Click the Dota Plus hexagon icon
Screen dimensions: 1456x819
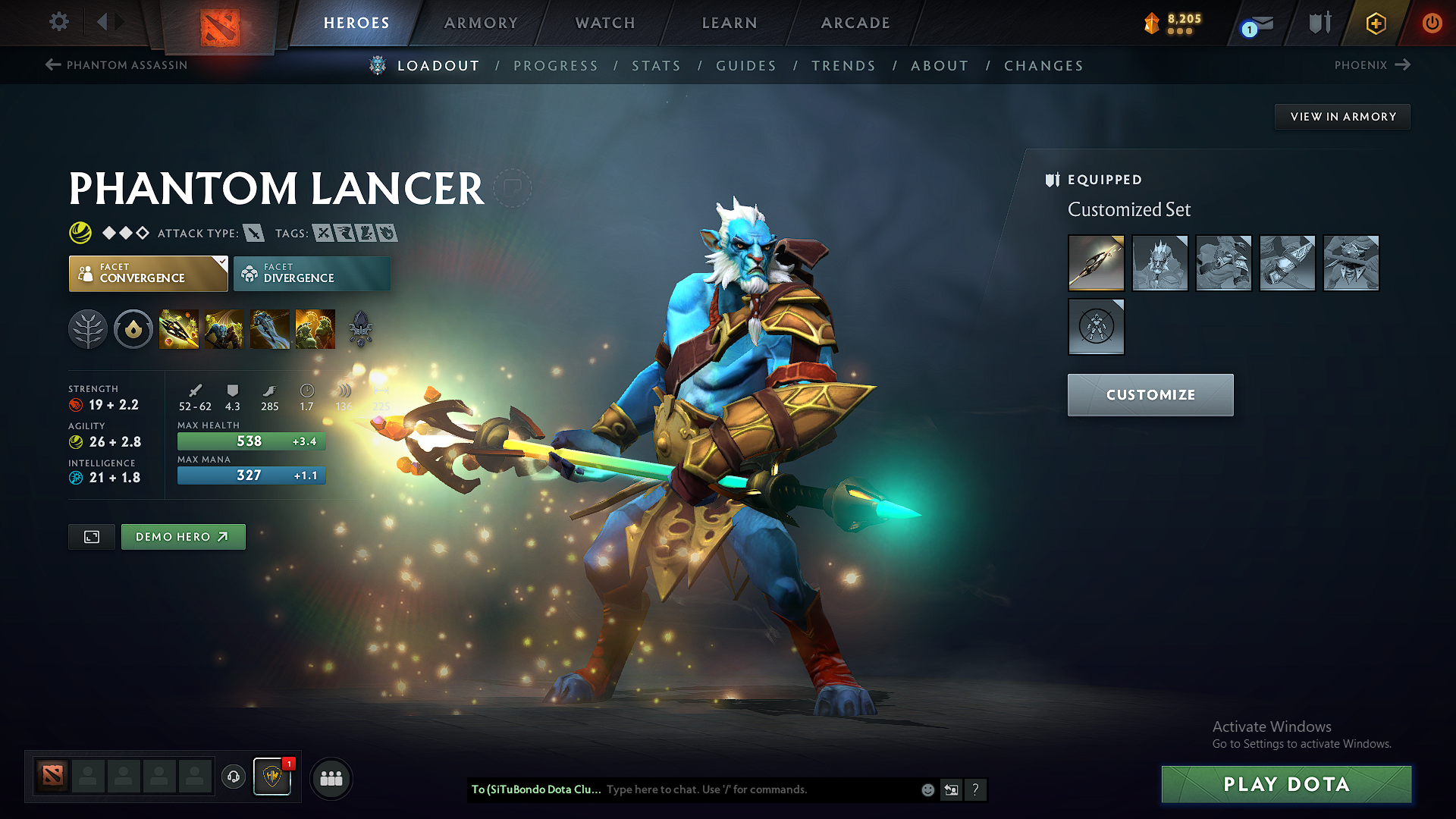[x=1375, y=23]
